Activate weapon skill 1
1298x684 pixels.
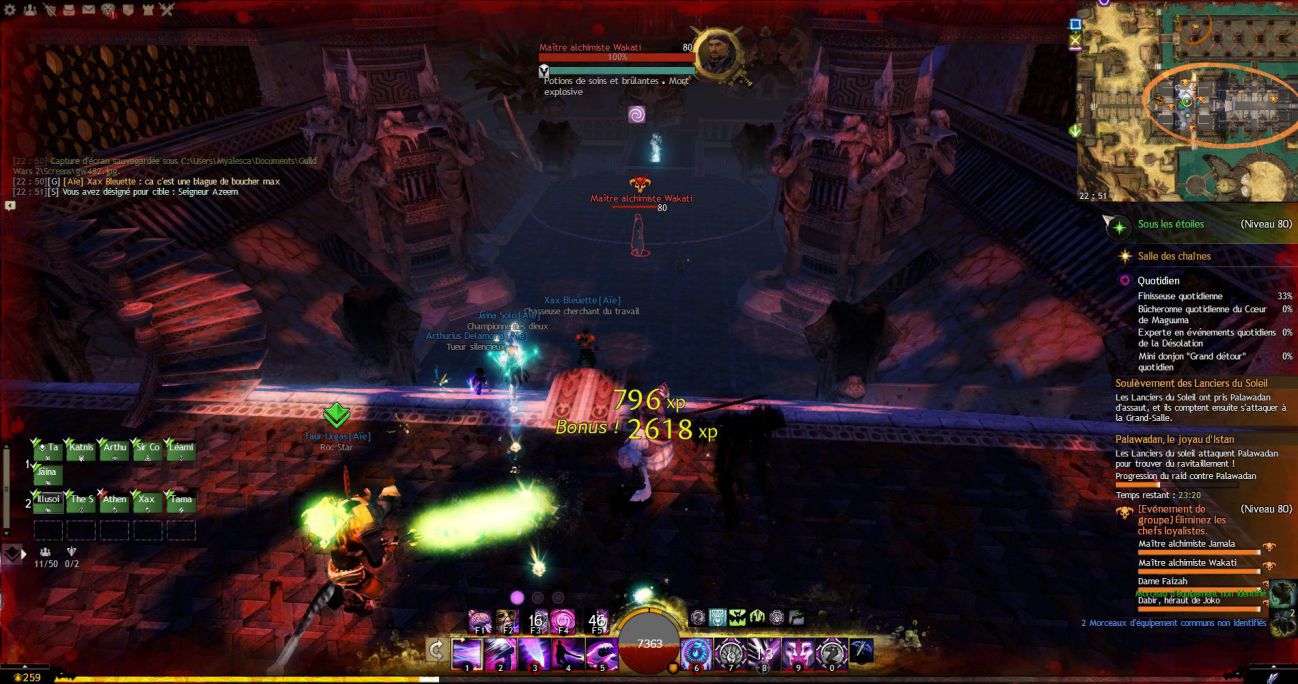pos(467,655)
